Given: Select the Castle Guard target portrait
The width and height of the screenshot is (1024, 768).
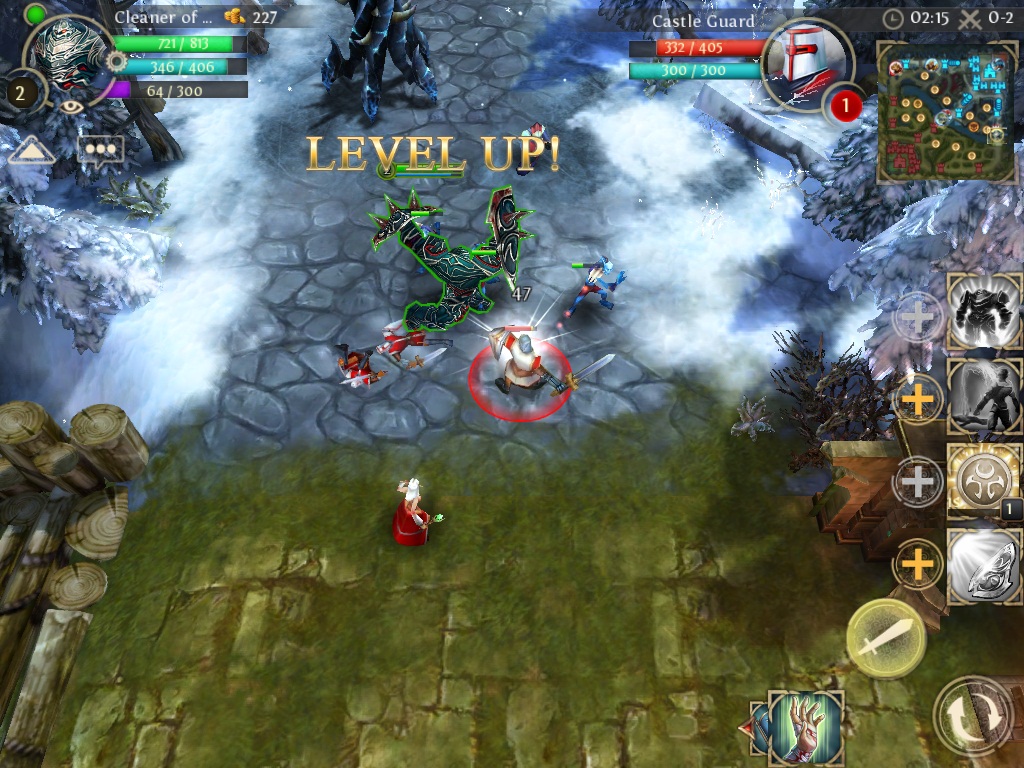Looking at the screenshot, I should click(806, 63).
